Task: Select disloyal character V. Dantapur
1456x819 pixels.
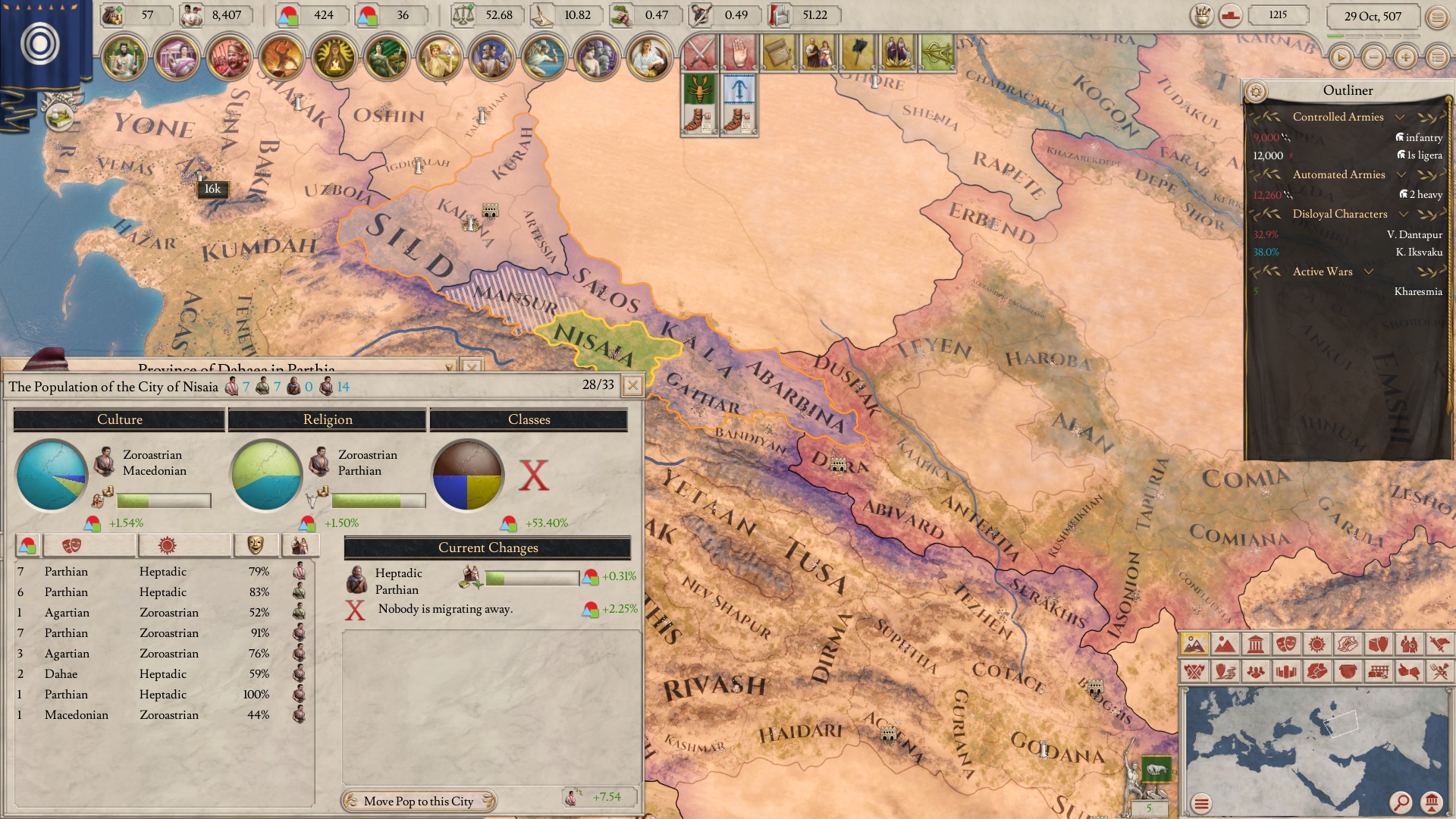Action: coord(1414,235)
